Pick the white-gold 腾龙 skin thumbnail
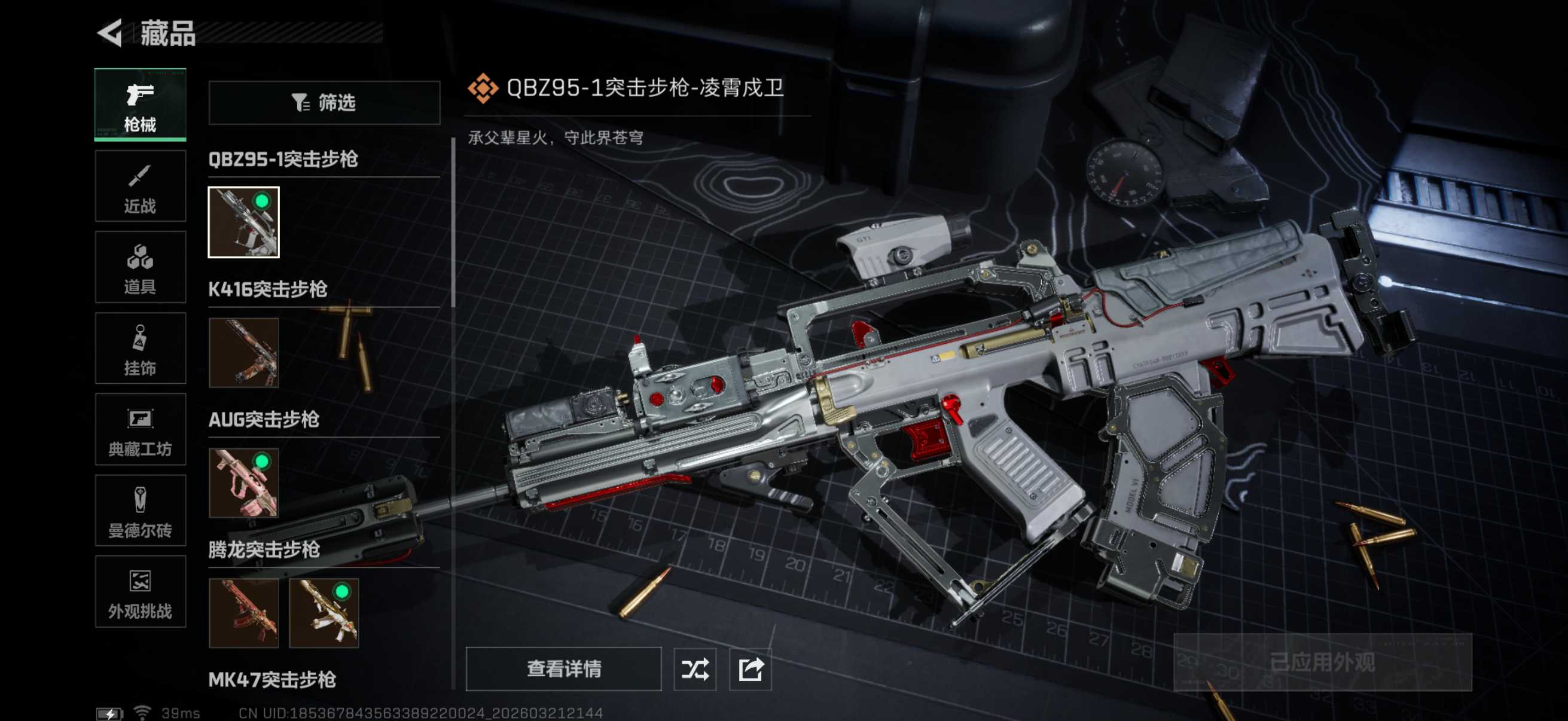 [x=324, y=613]
